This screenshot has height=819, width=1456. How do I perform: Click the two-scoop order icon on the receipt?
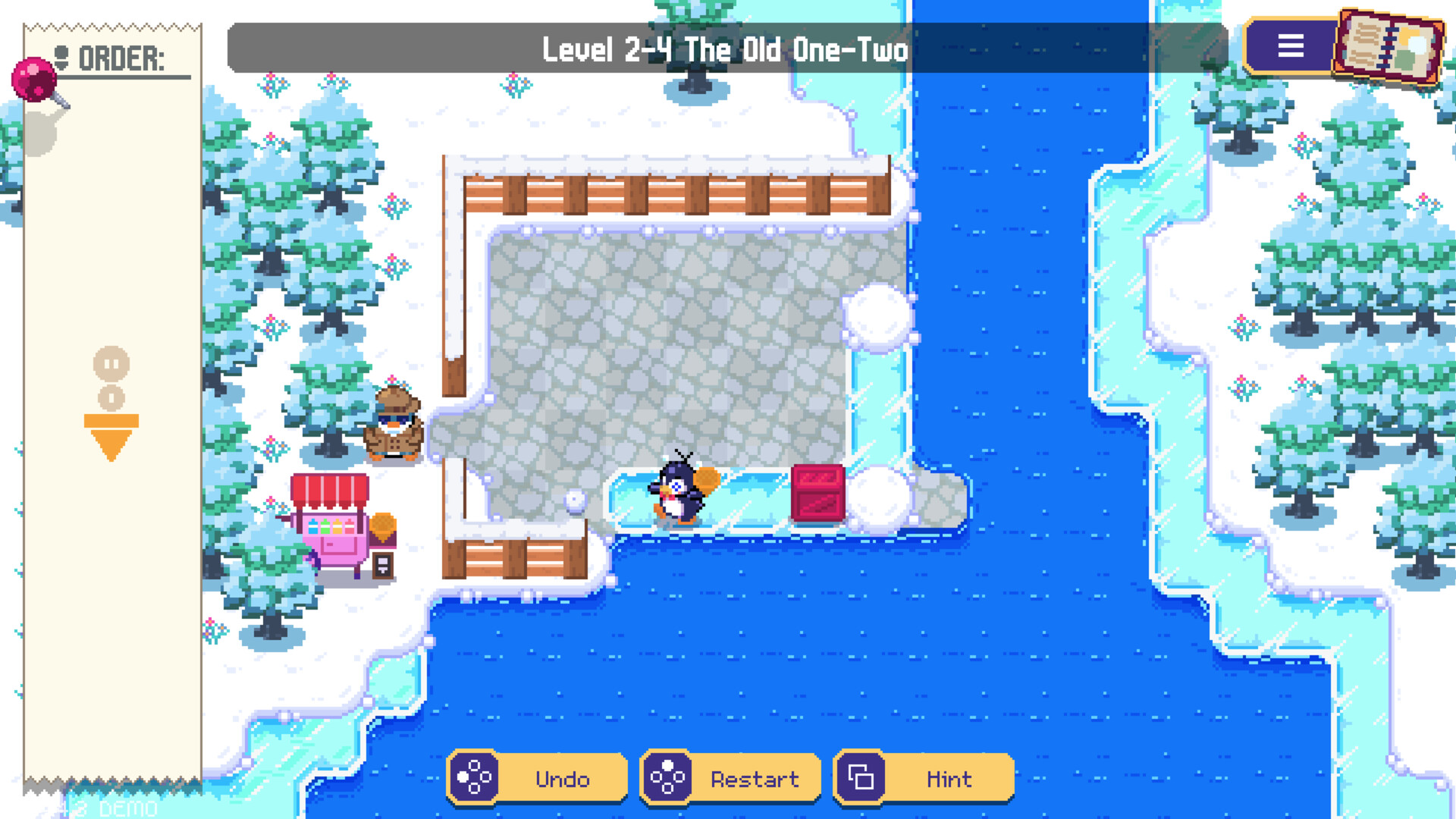point(112,379)
